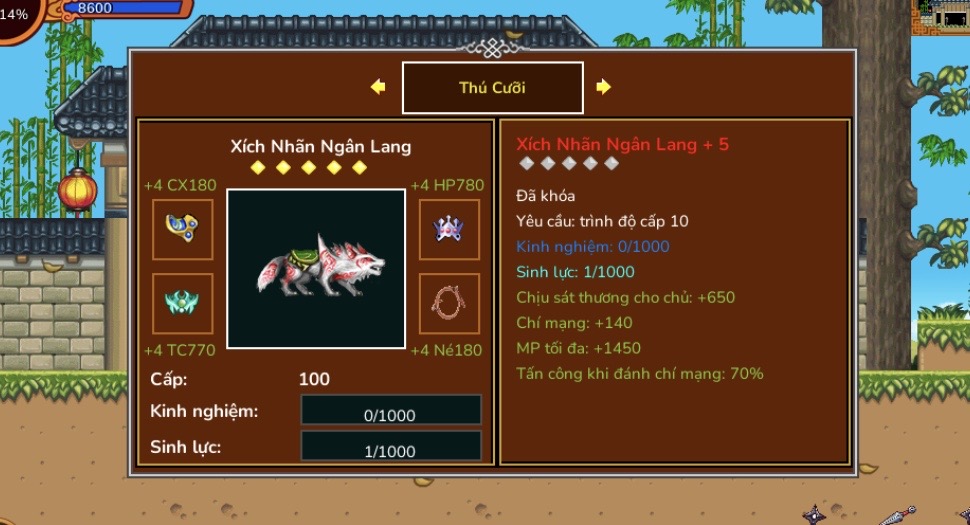
Task: Go to the next tab with right arrow
Action: click(603, 87)
